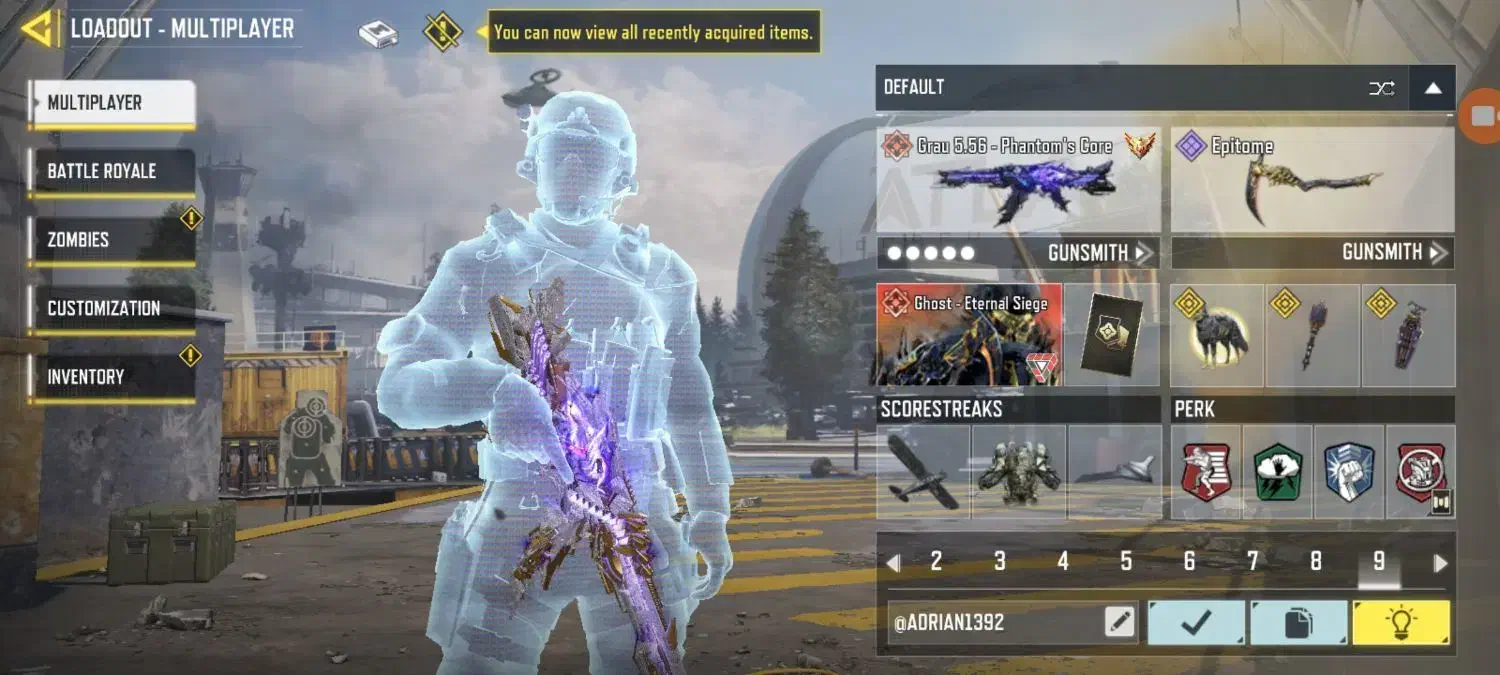Open the yellow lightbulb recommendation button
Image resolution: width=1500 pixels, height=675 pixels.
[x=1400, y=623]
